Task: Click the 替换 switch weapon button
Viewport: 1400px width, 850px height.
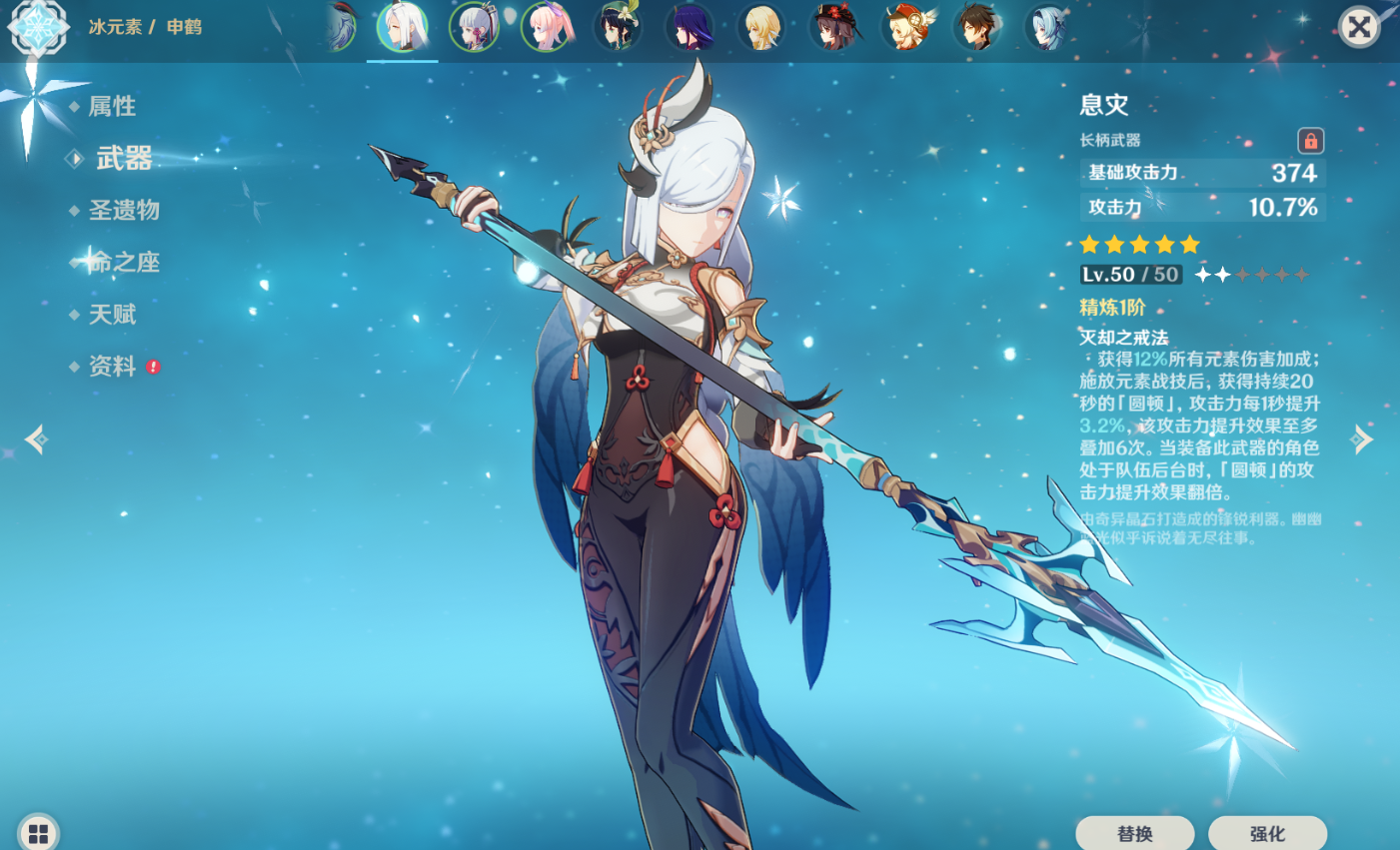Action: [x=1134, y=833]
